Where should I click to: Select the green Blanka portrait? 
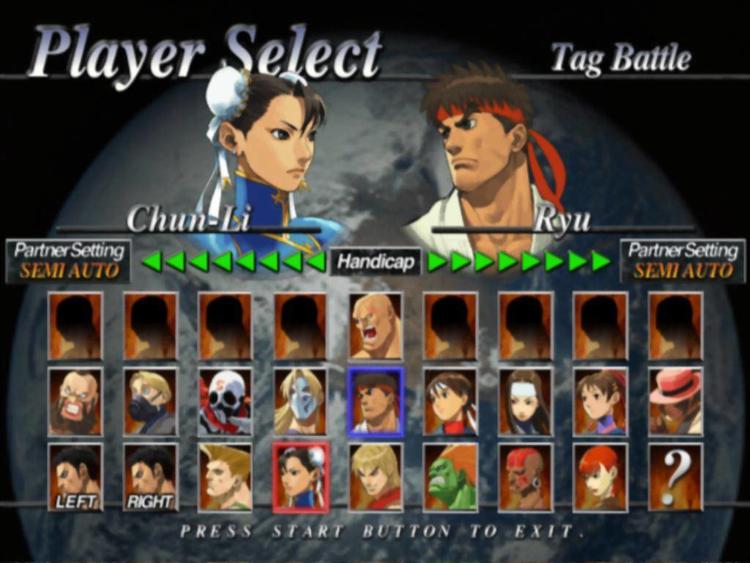click(450, 476)
